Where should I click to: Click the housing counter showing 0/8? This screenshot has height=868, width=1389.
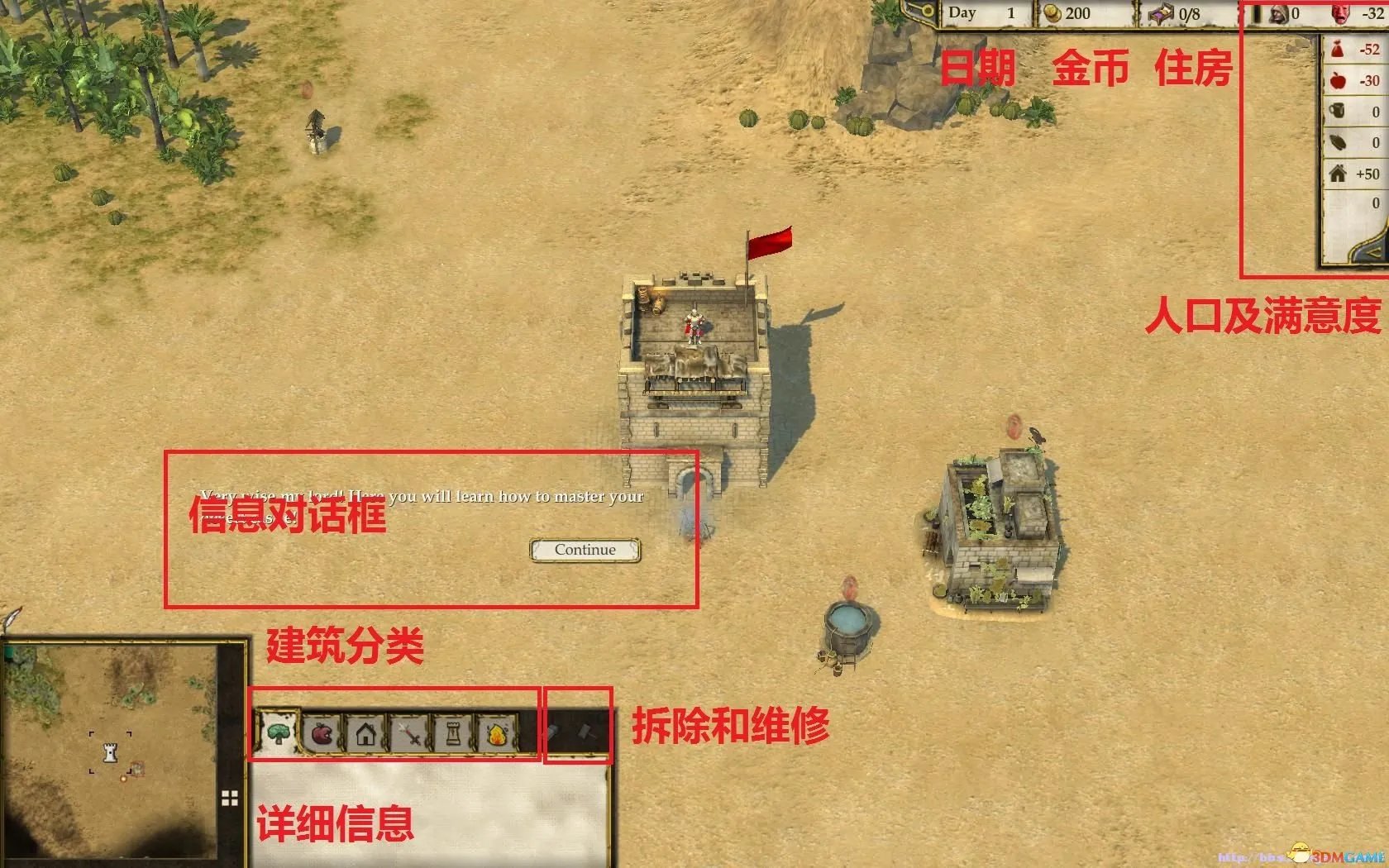(x=1177, y=13)
